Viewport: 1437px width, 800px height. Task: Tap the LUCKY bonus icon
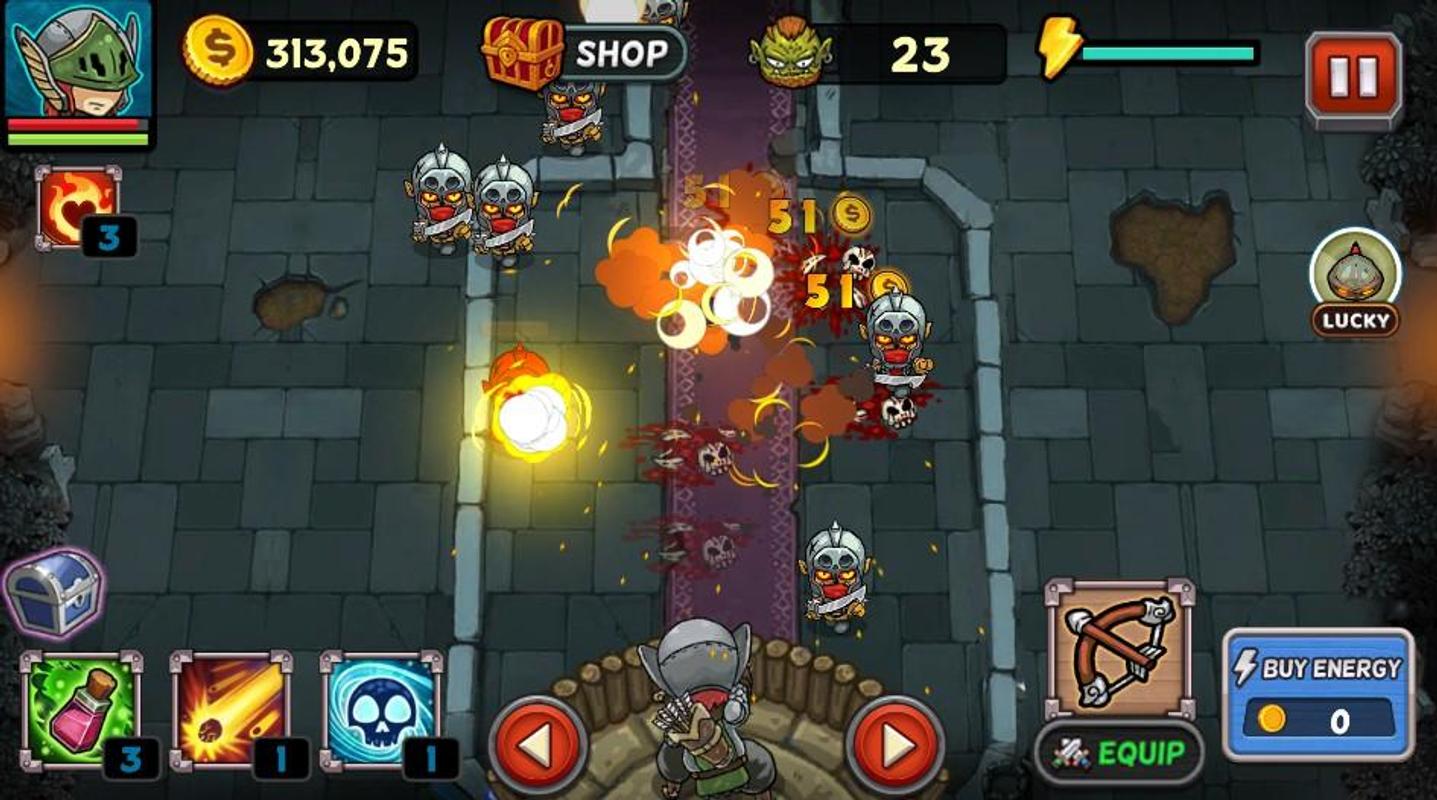pos(1355,280)
